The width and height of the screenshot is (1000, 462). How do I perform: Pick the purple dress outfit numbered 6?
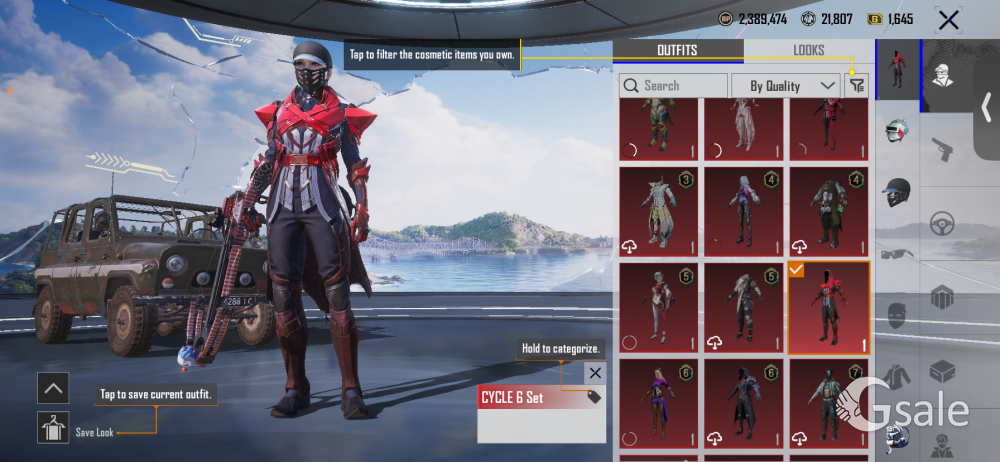coord(659,402)
